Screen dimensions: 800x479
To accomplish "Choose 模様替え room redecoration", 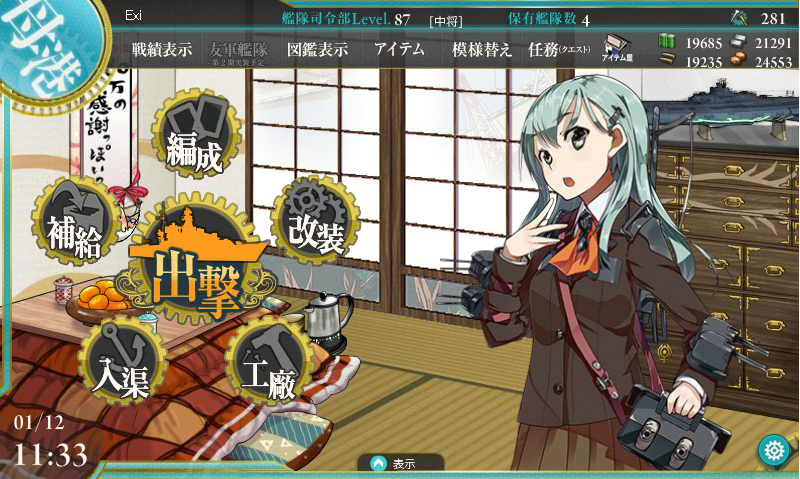I will pos(481,49).
